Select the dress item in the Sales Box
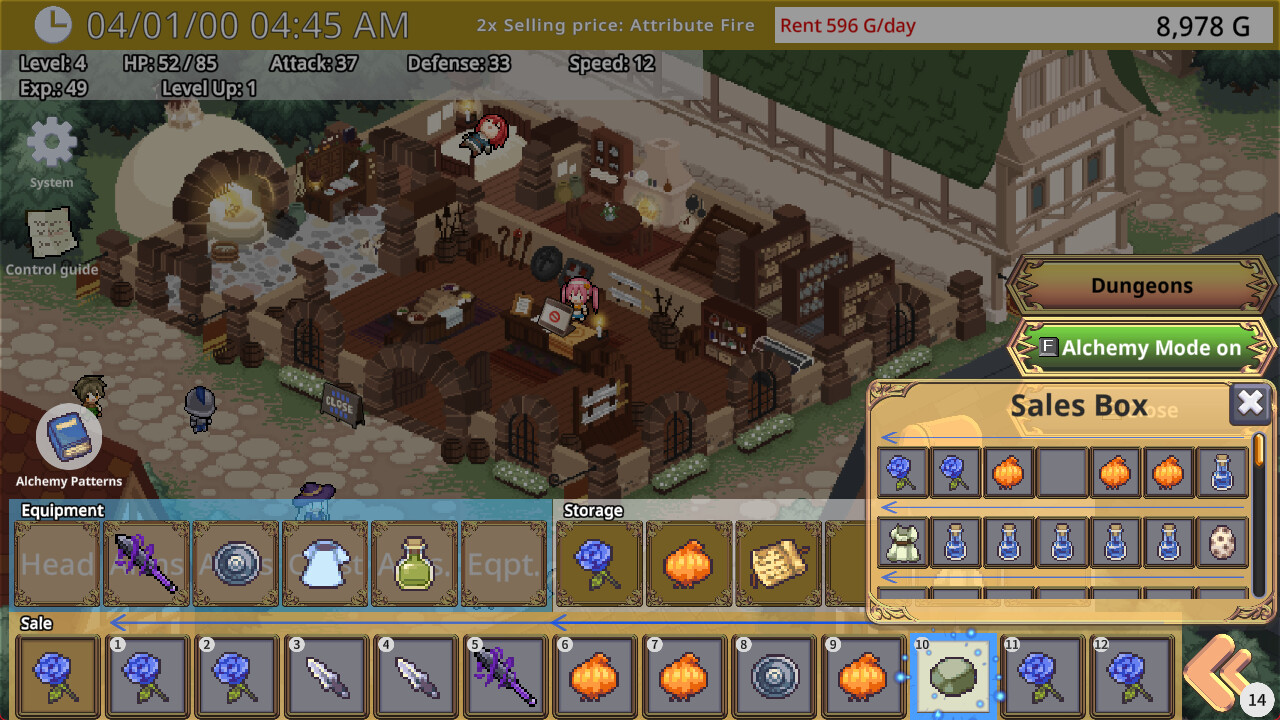This screenshot has height=720, width=1280. pyautogui.click(x=903, y=543)
